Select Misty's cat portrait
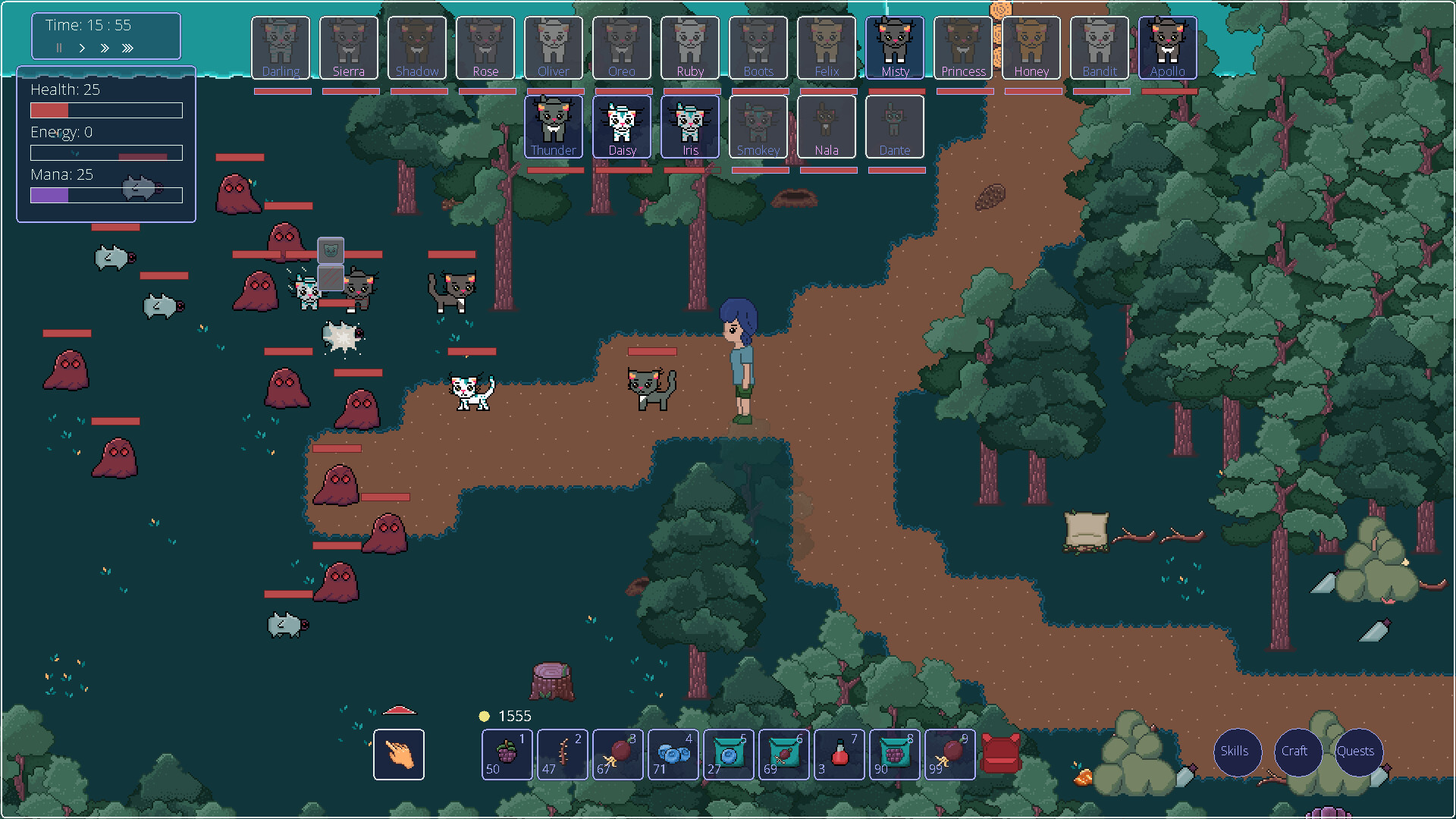Image resolution: width=1456 pixels, height=819 pixels. pyautogui.click(x=895, y=47)
